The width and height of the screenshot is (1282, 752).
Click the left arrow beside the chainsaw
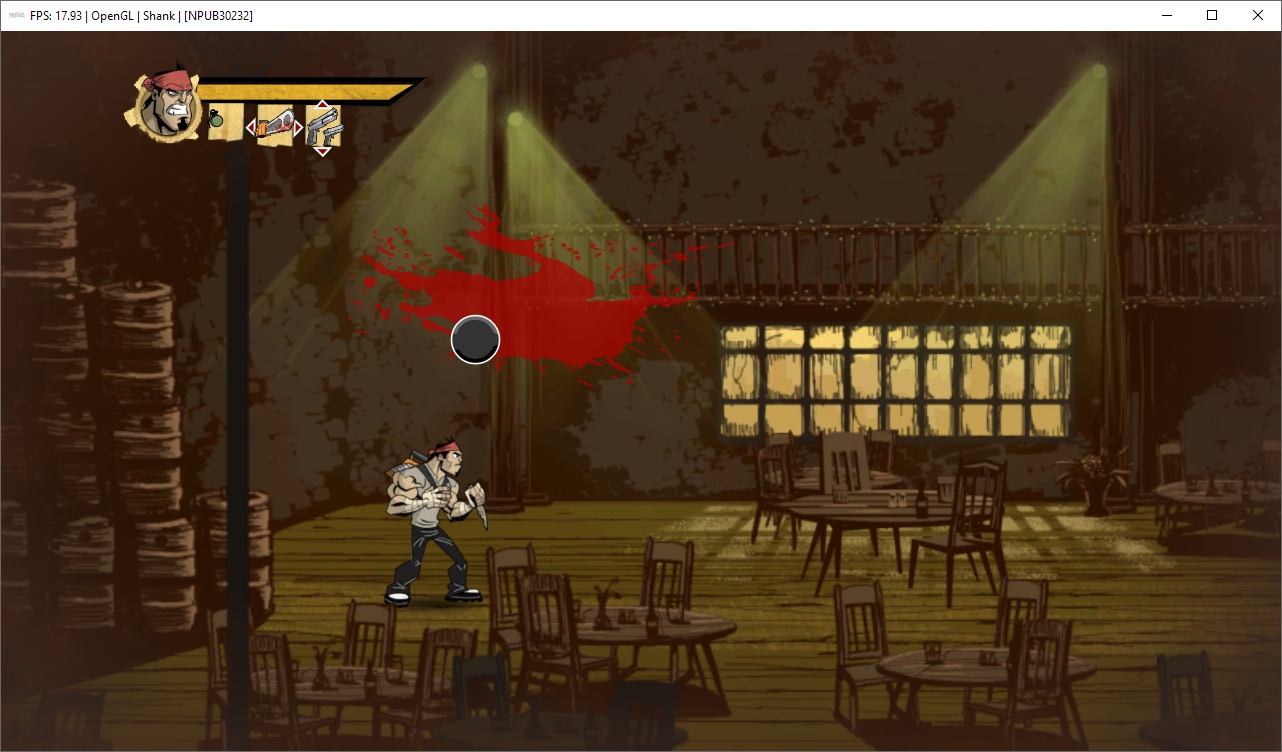[x=251, y=128]
